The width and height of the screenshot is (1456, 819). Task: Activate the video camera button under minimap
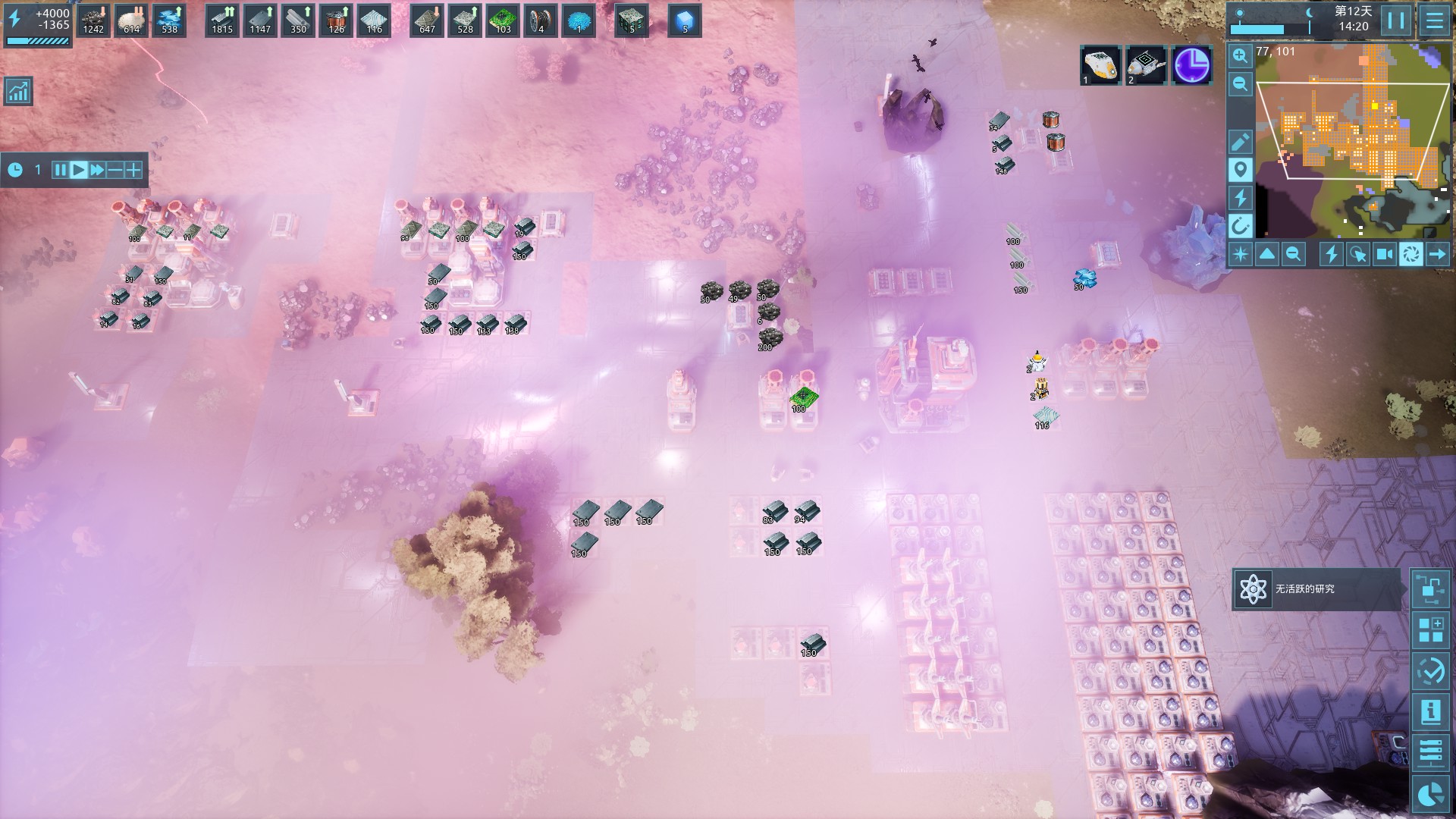pyautogui.click(x=1385, y=254)
